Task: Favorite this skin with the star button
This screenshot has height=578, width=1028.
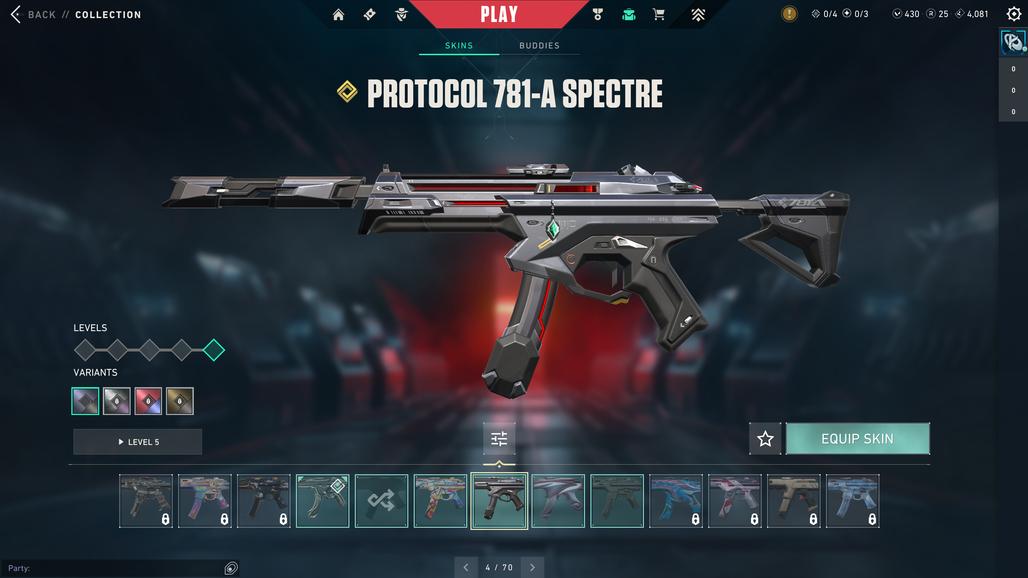Action: [x=765, y=438]
